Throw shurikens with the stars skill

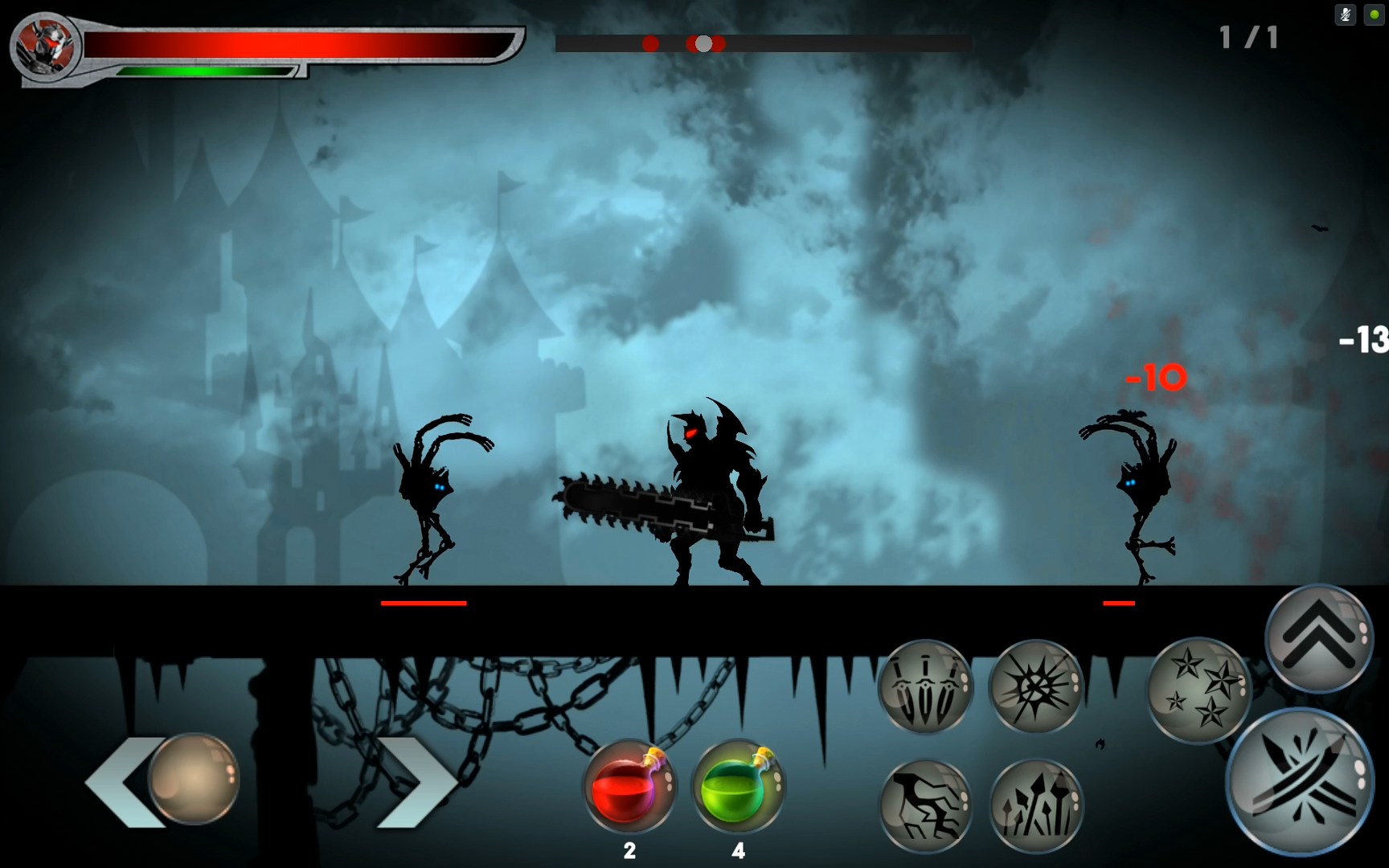(1199, 689)
